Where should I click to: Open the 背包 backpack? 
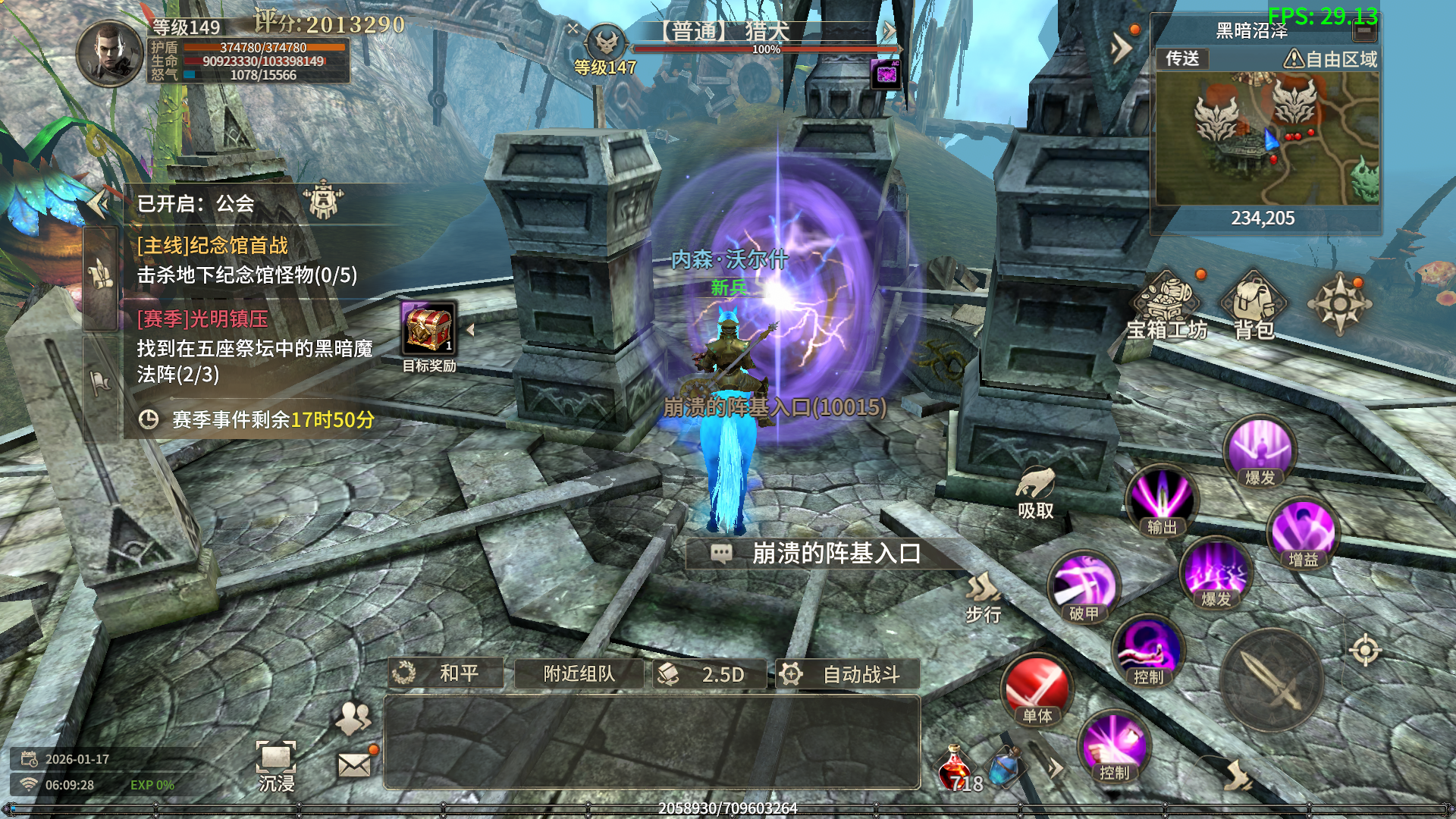(x=1254, y=305)
